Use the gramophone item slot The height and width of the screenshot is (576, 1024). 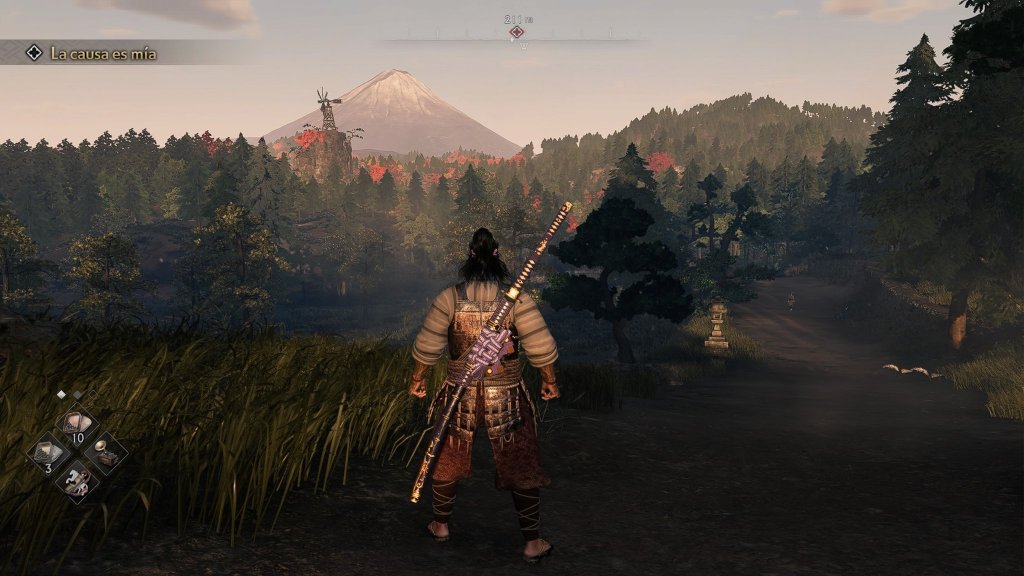[x=106, y=456]
